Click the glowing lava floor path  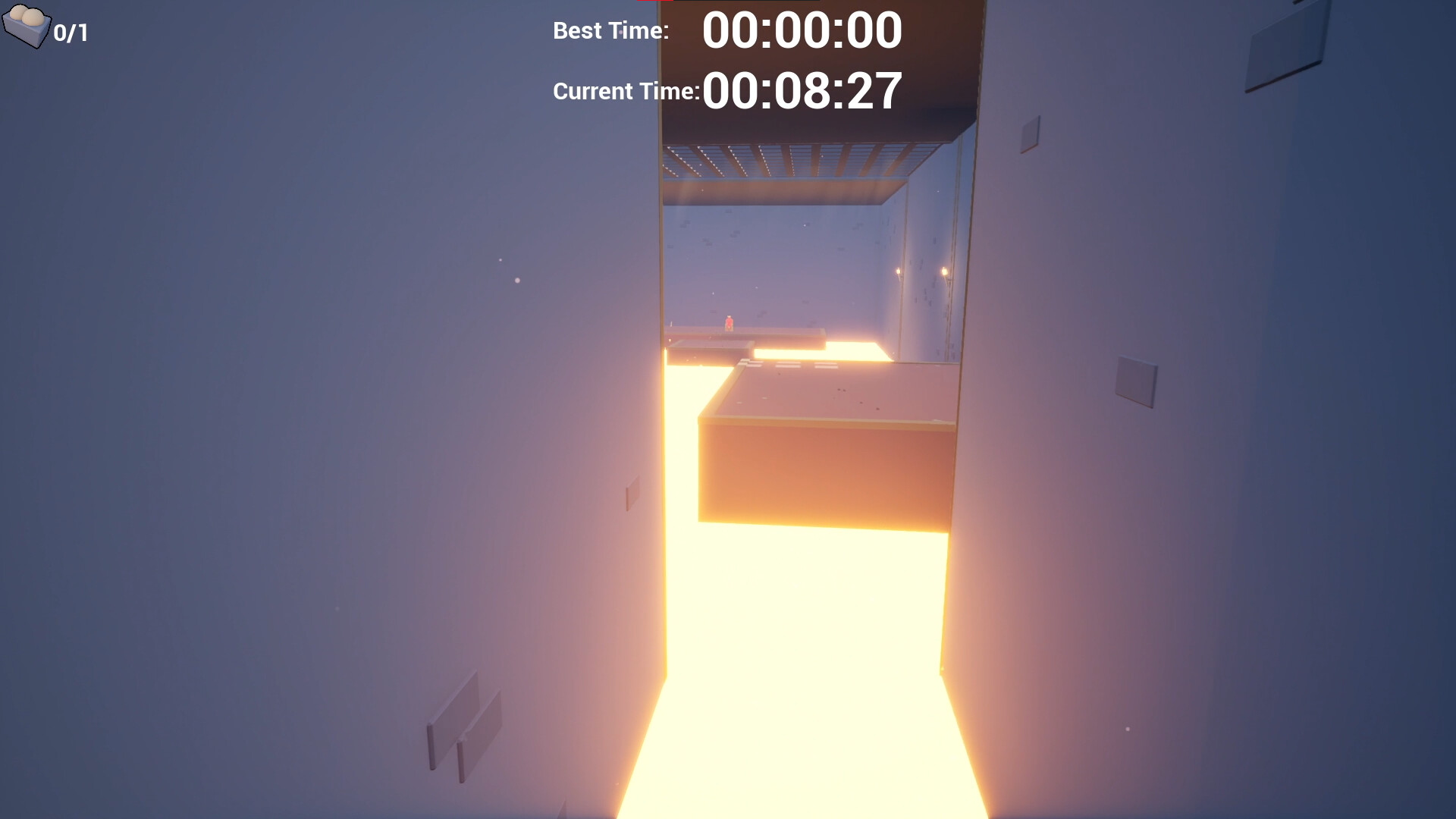click(796, 682)
